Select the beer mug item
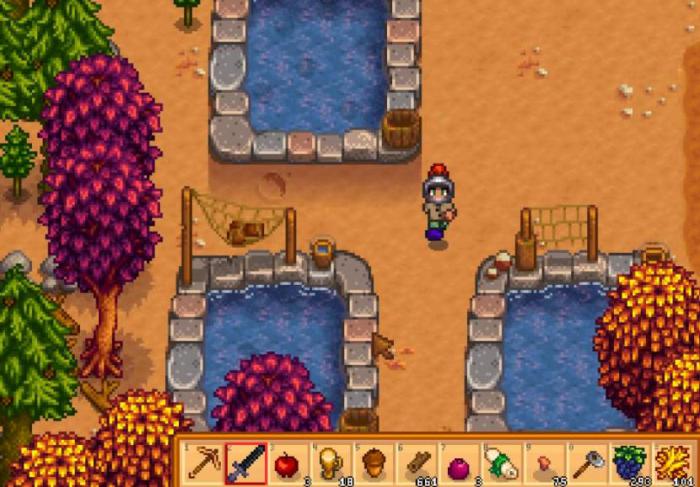700x487 pixels. [330, 463]
